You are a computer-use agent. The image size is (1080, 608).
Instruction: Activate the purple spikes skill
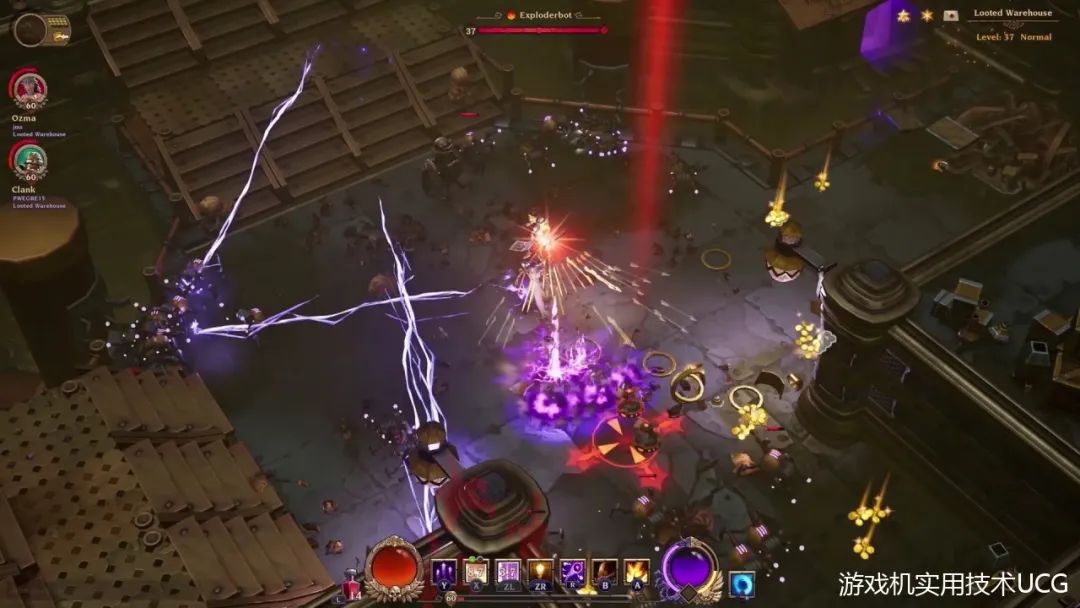point(443,573)
